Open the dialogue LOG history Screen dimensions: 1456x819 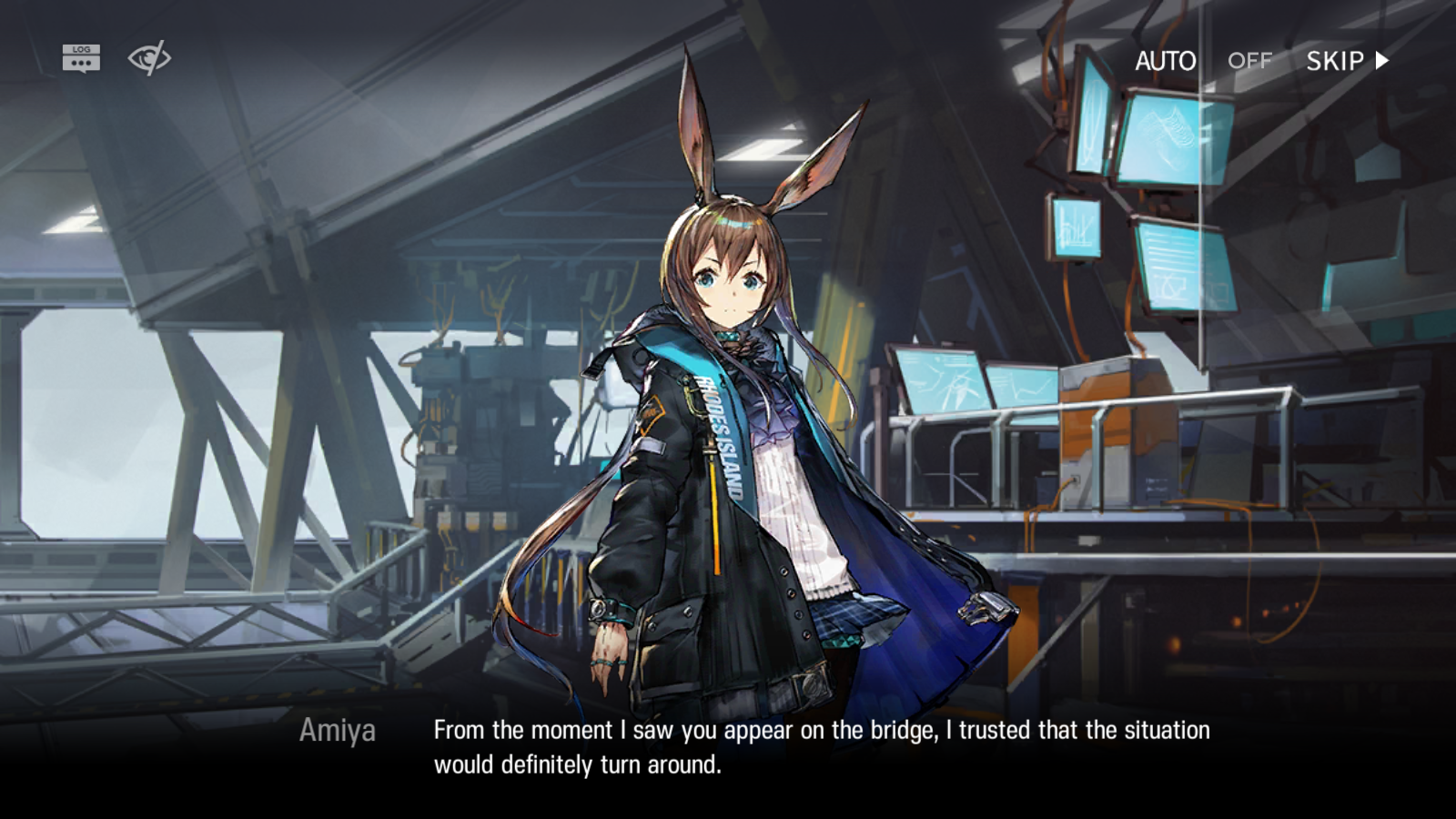[x=81, y=58]
